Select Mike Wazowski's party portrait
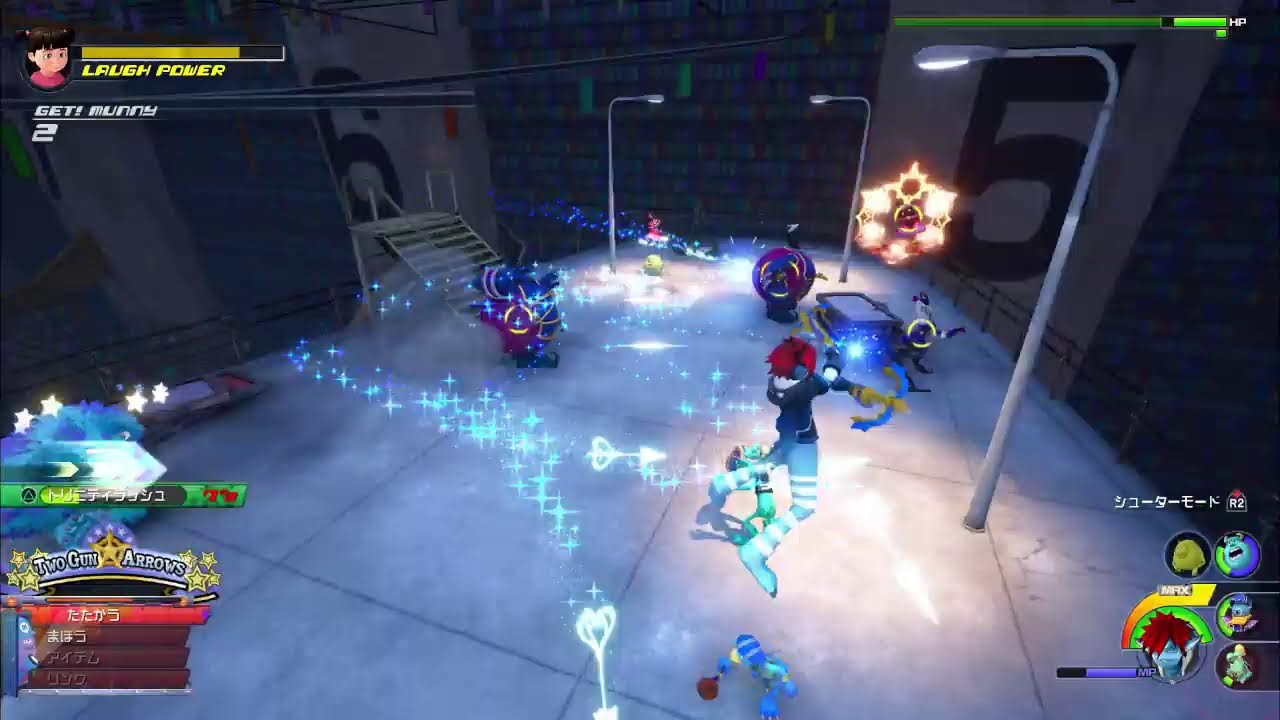The width and height of the screenshot is (1280, 720). 1188,555
